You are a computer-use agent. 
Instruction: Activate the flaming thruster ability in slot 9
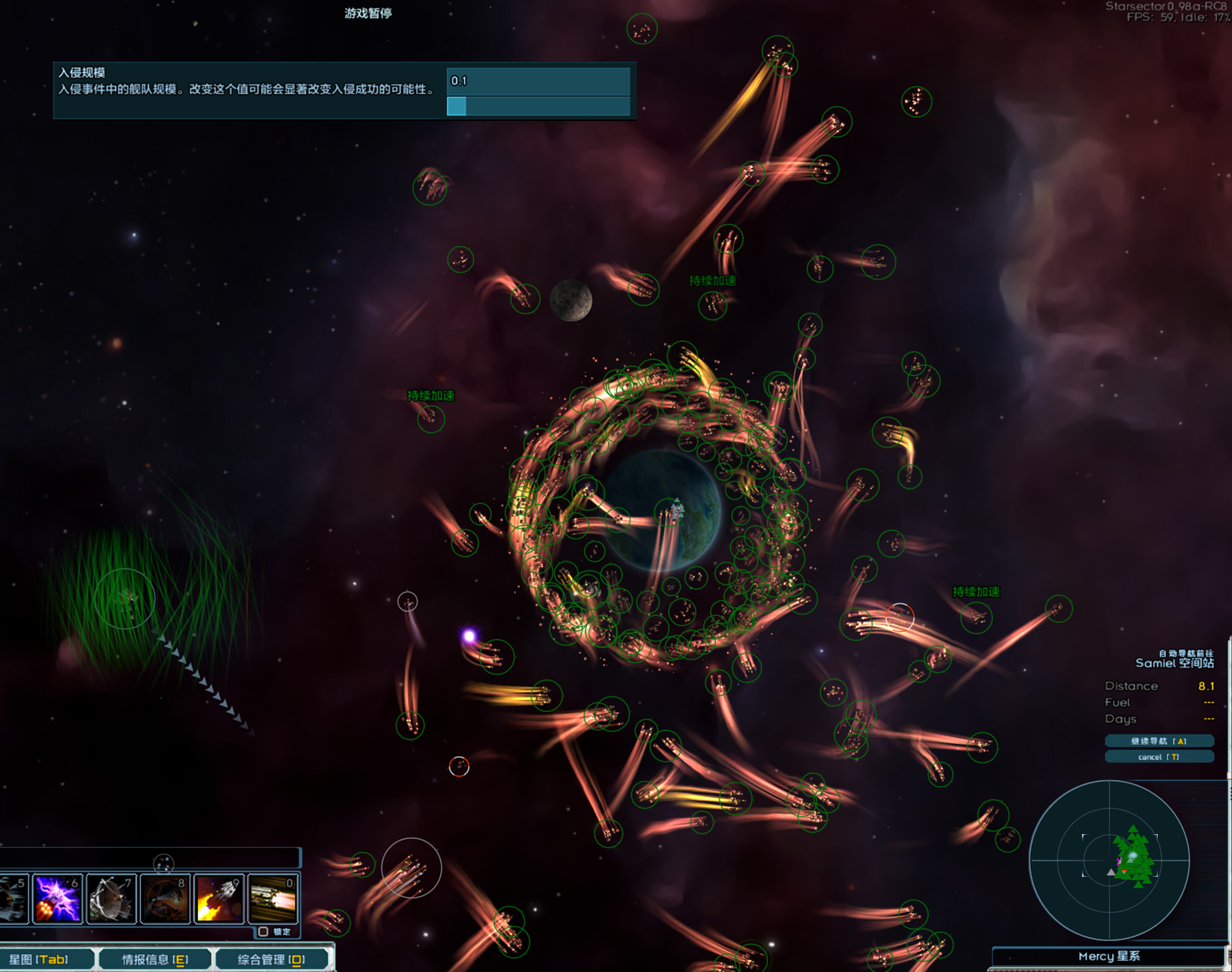[x=219, y=899]
